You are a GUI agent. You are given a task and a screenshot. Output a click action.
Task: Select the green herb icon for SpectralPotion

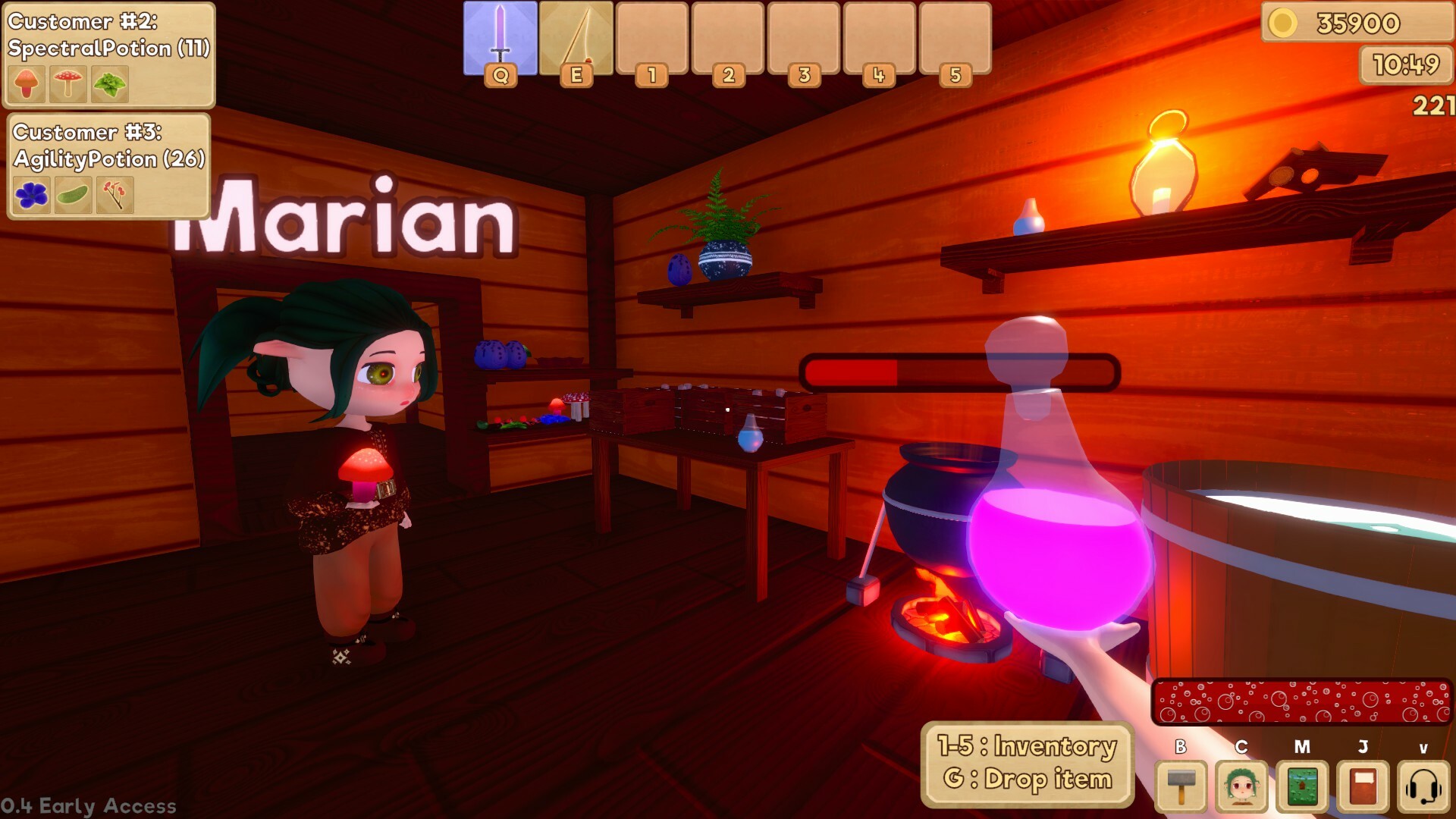(x=109, y=83)
